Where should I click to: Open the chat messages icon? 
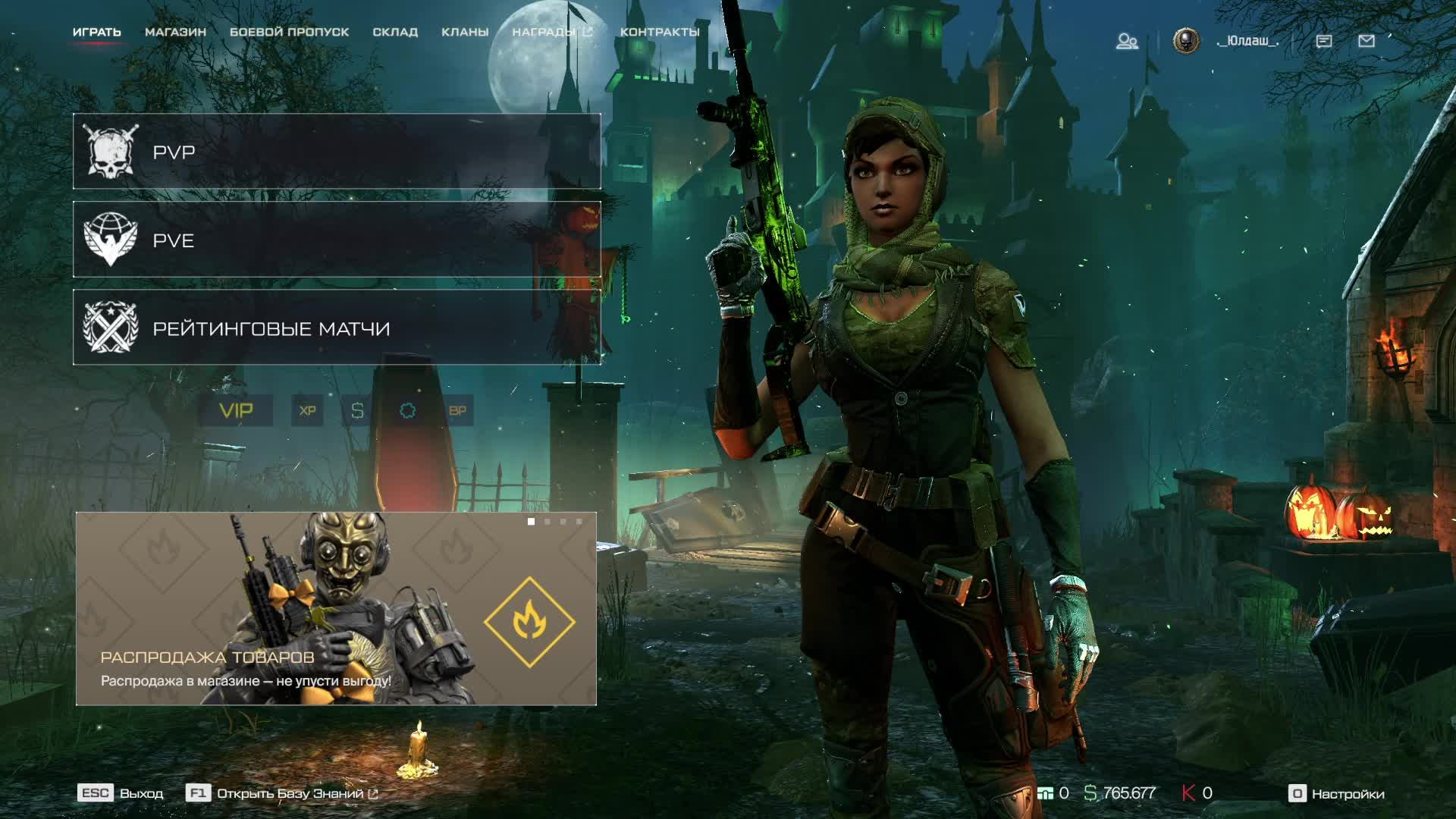point(1324,41)
